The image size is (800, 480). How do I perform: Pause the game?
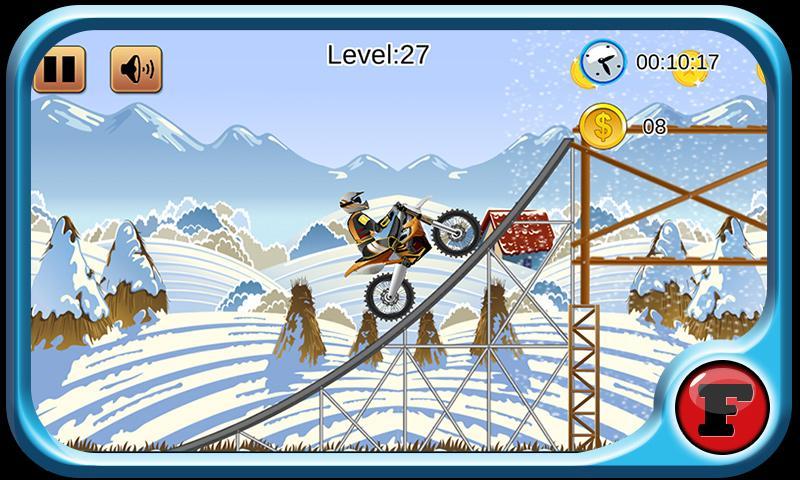(x=59, y=70)
